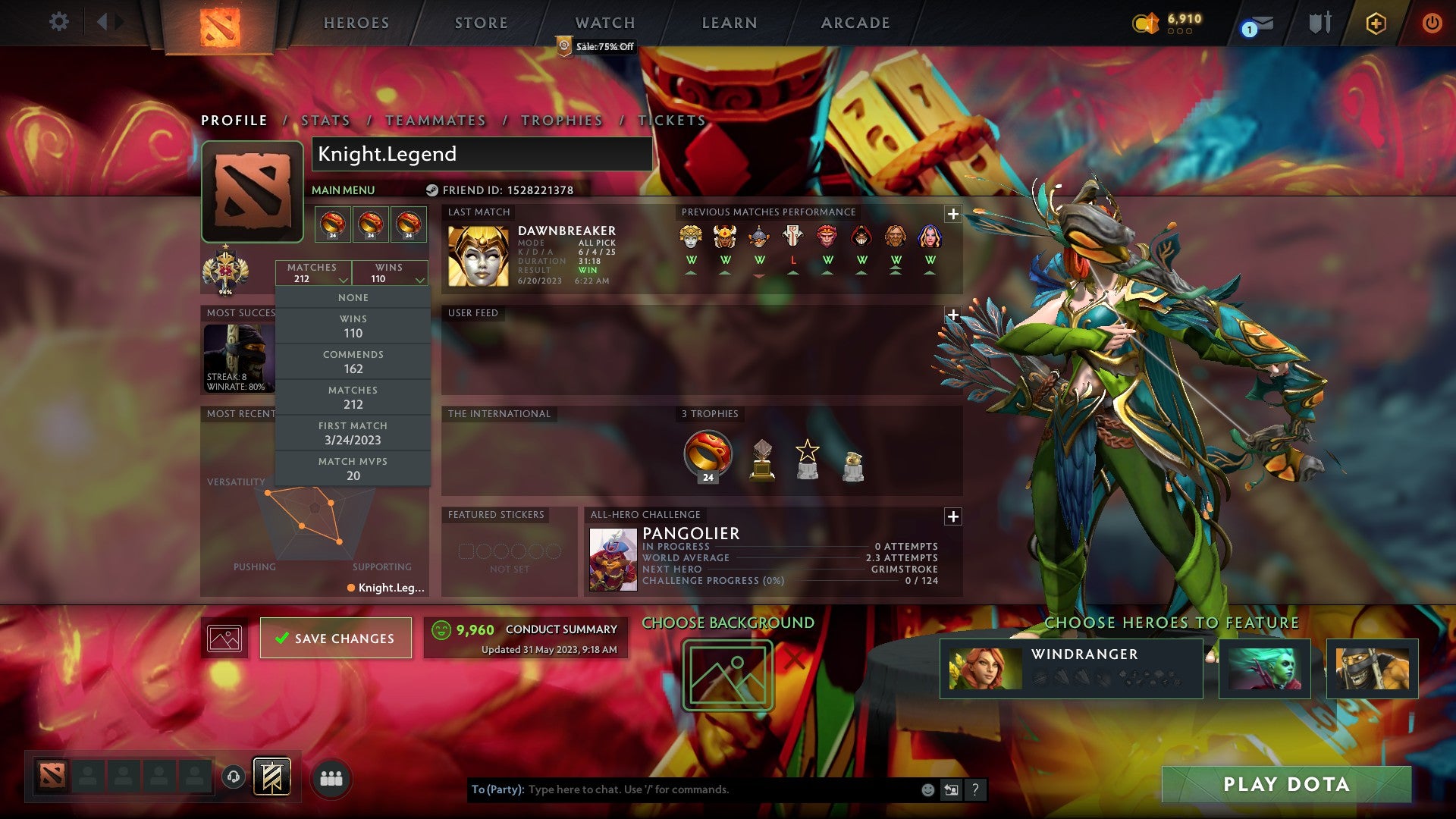Open the MATCHES stat dropdown

tap(313, 273)
